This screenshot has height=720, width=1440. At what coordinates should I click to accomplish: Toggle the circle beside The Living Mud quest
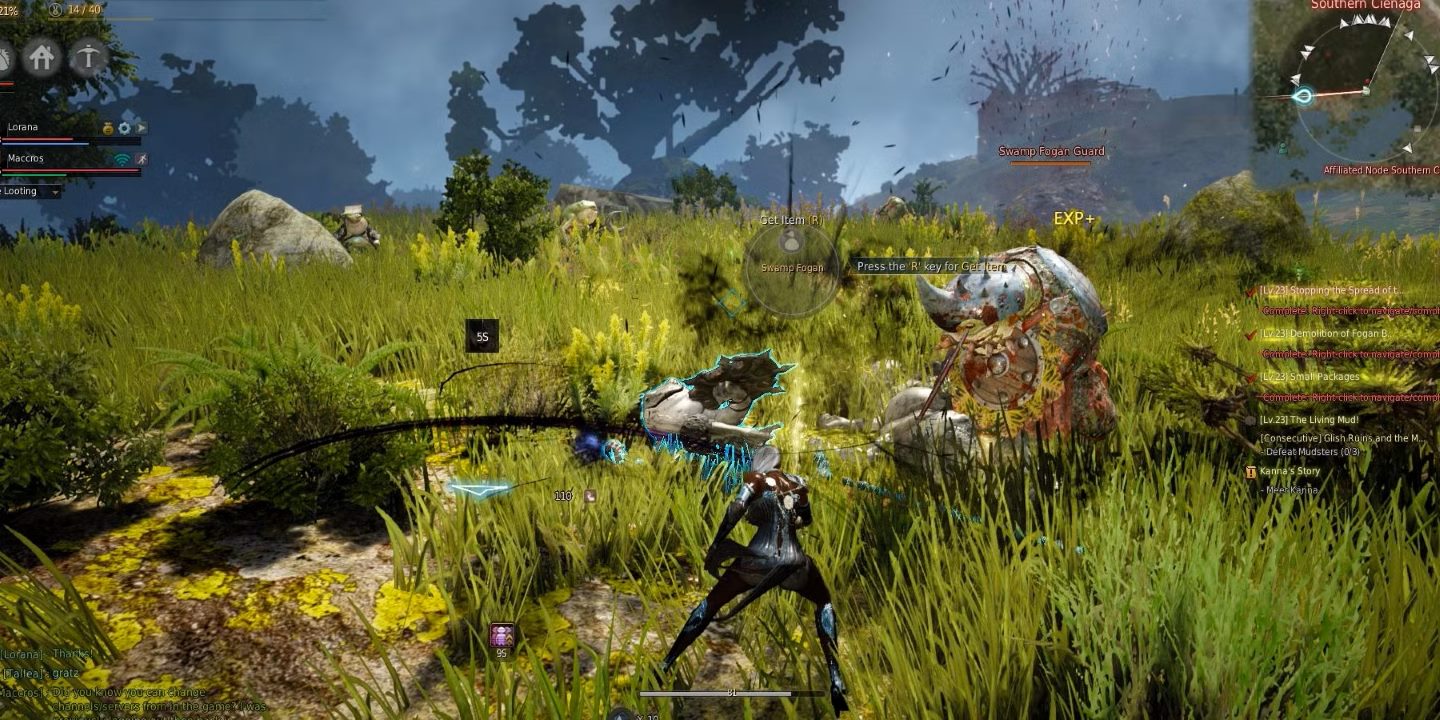pos(1251,420)
